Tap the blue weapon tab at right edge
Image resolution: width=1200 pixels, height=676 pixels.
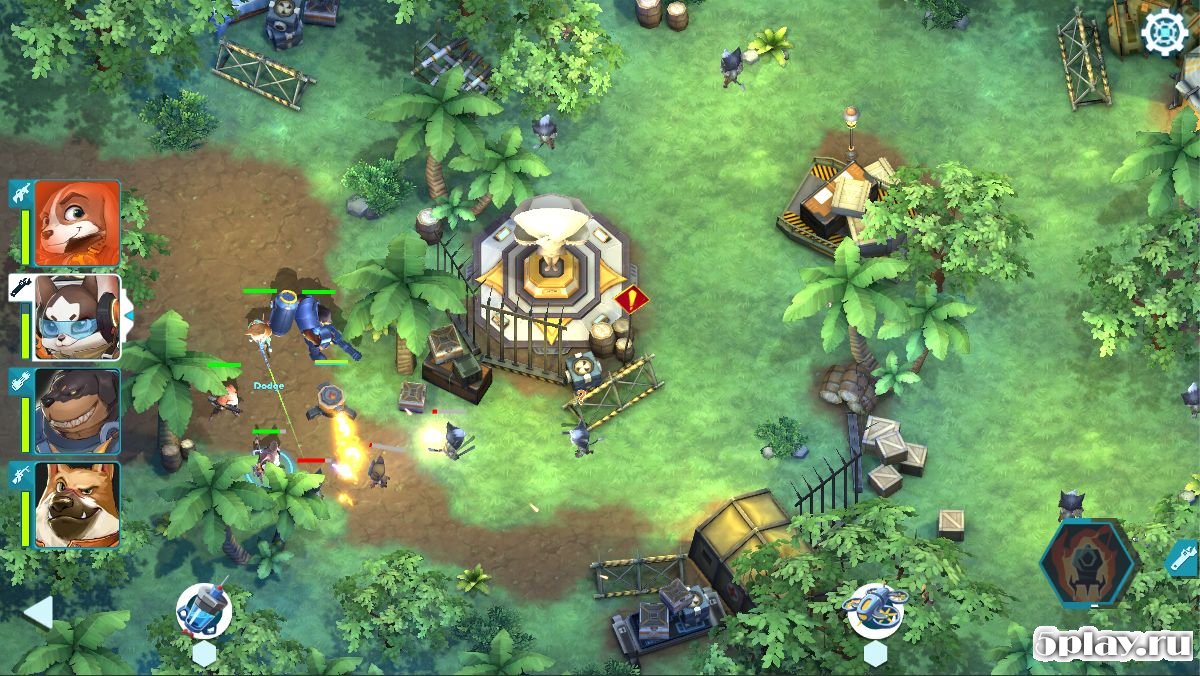[x=1183, y=557]
